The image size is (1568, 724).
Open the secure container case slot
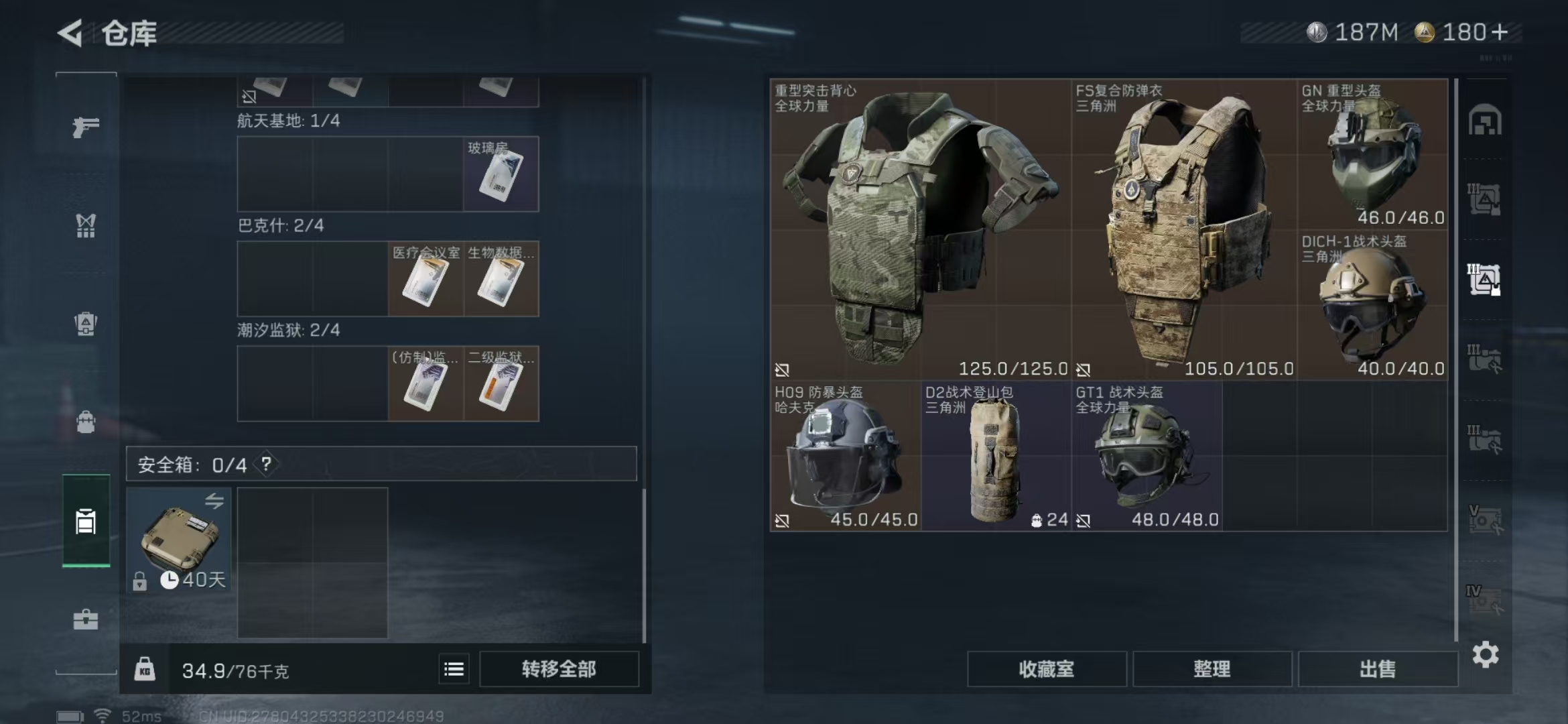(179, 540)
